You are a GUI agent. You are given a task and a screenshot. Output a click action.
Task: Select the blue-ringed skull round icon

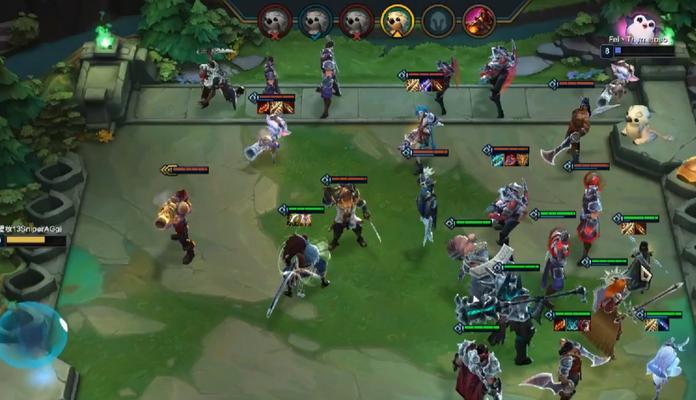pos(315,20)
